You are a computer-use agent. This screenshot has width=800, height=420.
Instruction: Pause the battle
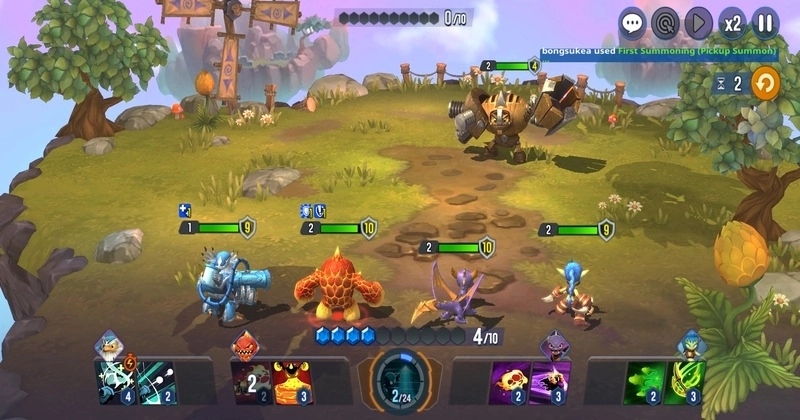pyautogui.click(x=765, y=22)
